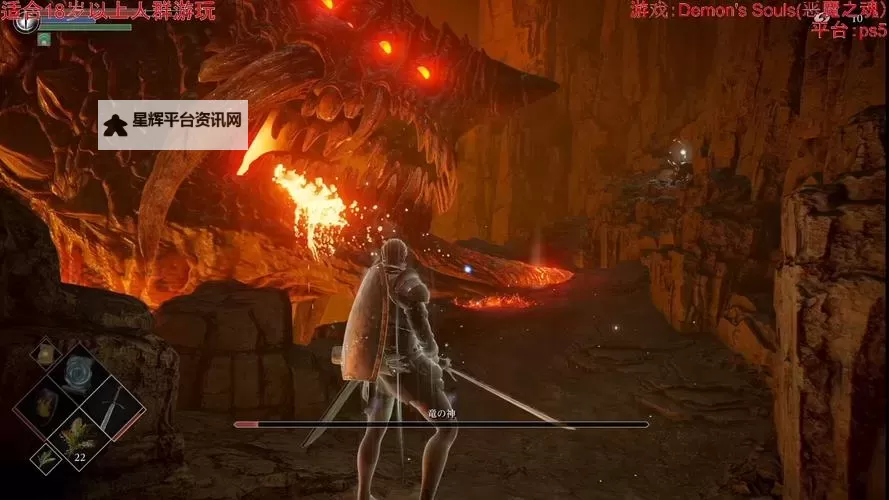The width and height of the screenshot is (889, 500).
Task: Click the green status effect icon
Action: 44,39
